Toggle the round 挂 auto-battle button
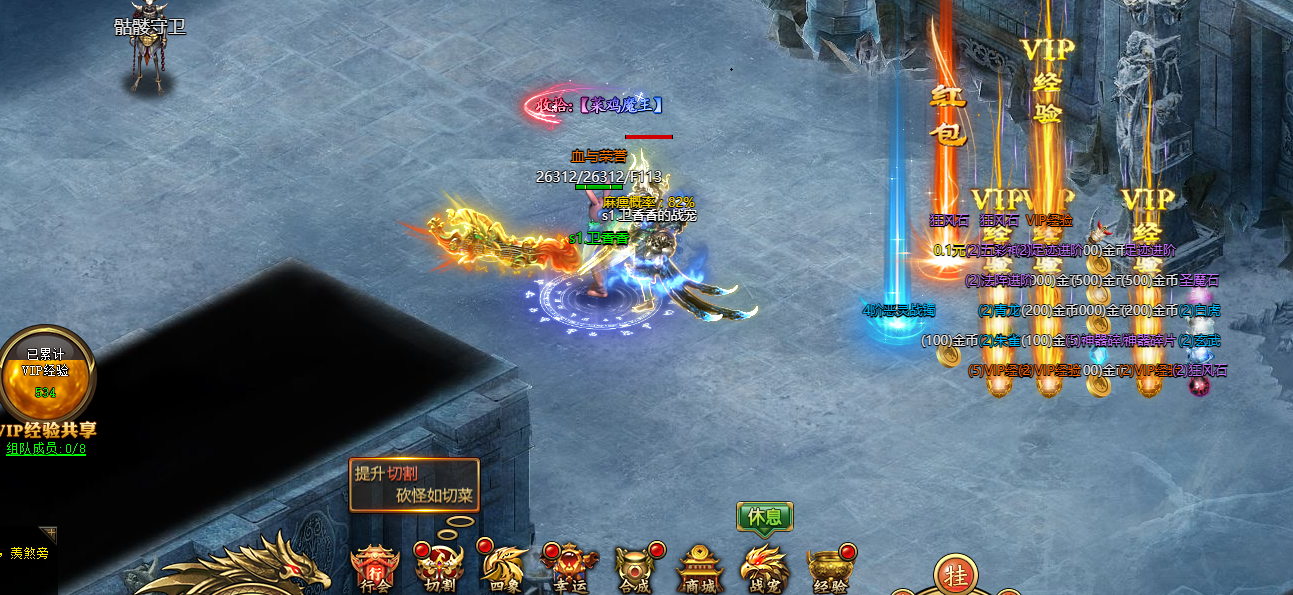Image resolution: width=1293 pixels, height=595 pixels. [x=953, y=575]
